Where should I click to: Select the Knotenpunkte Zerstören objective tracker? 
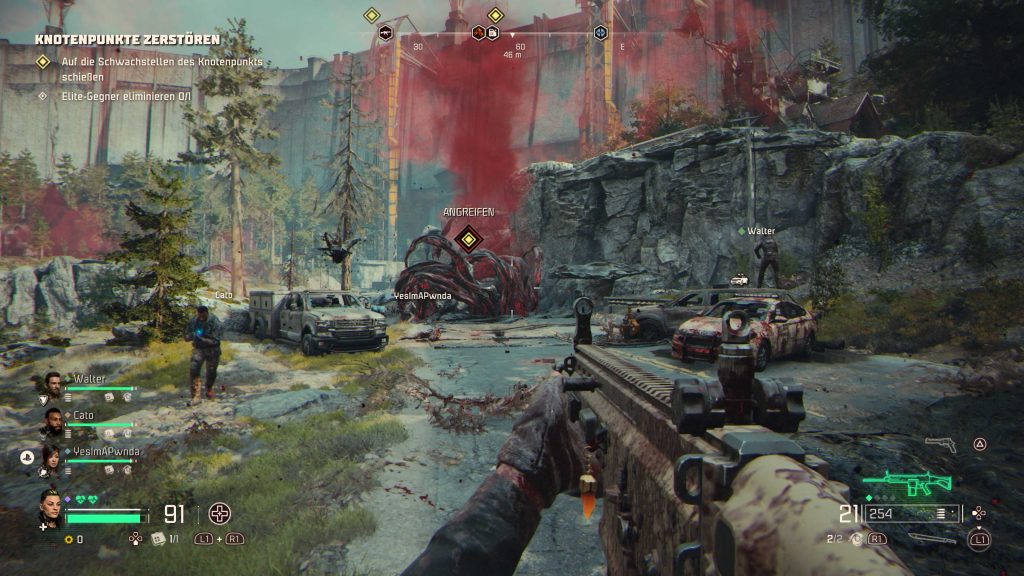127,40
